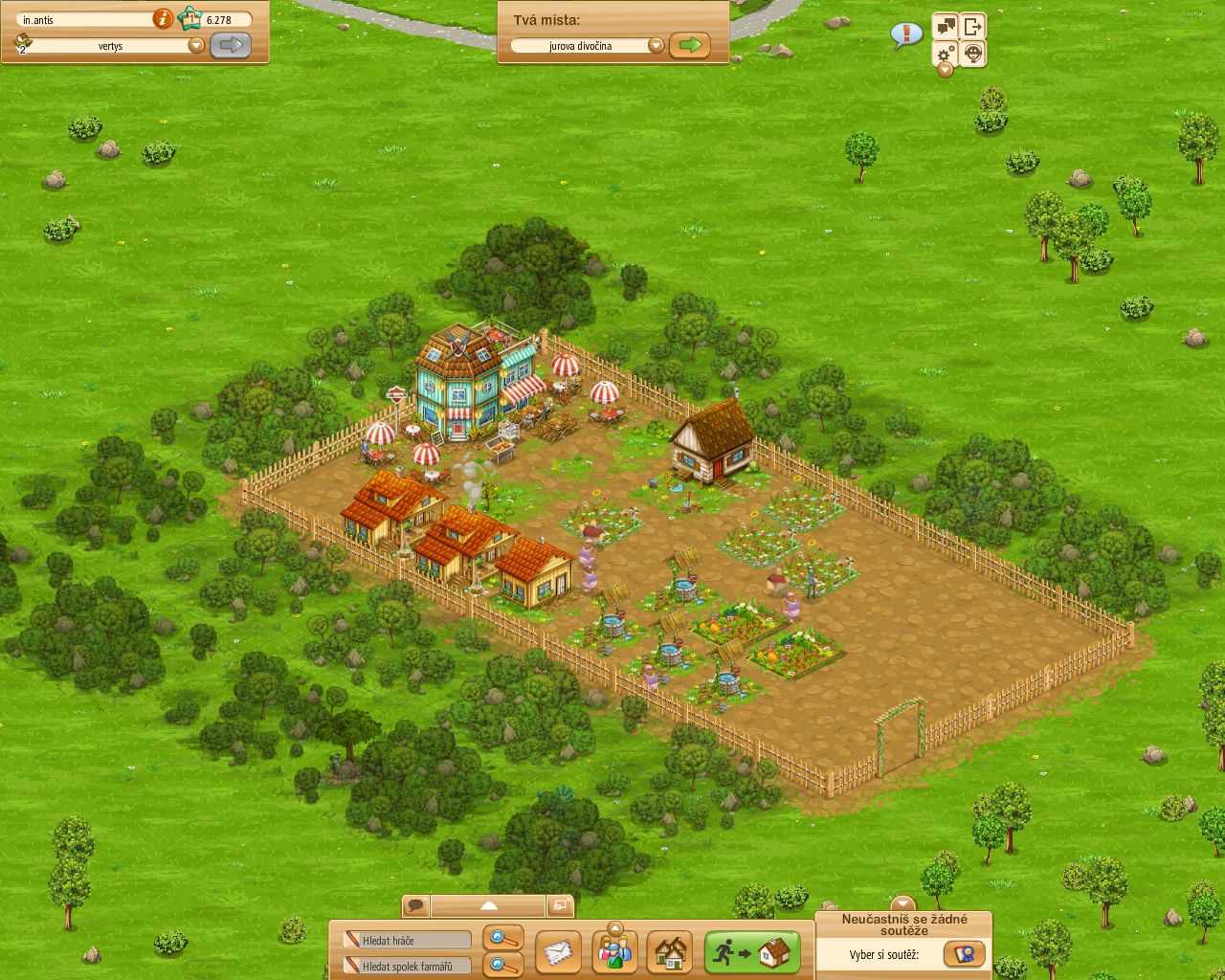Open the jurova divočina dropdown
Viewport: 1225px width, 980px height.
click(657, 44)
